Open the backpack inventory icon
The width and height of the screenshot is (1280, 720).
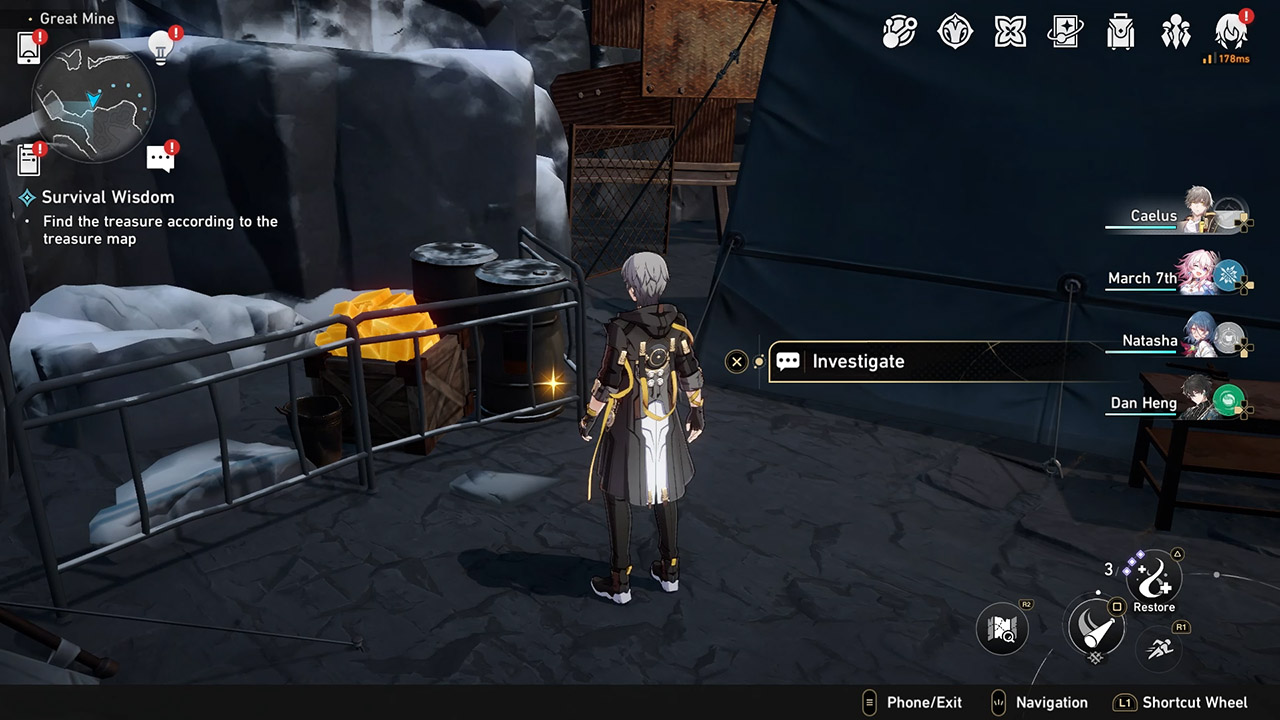(1120, 33)
